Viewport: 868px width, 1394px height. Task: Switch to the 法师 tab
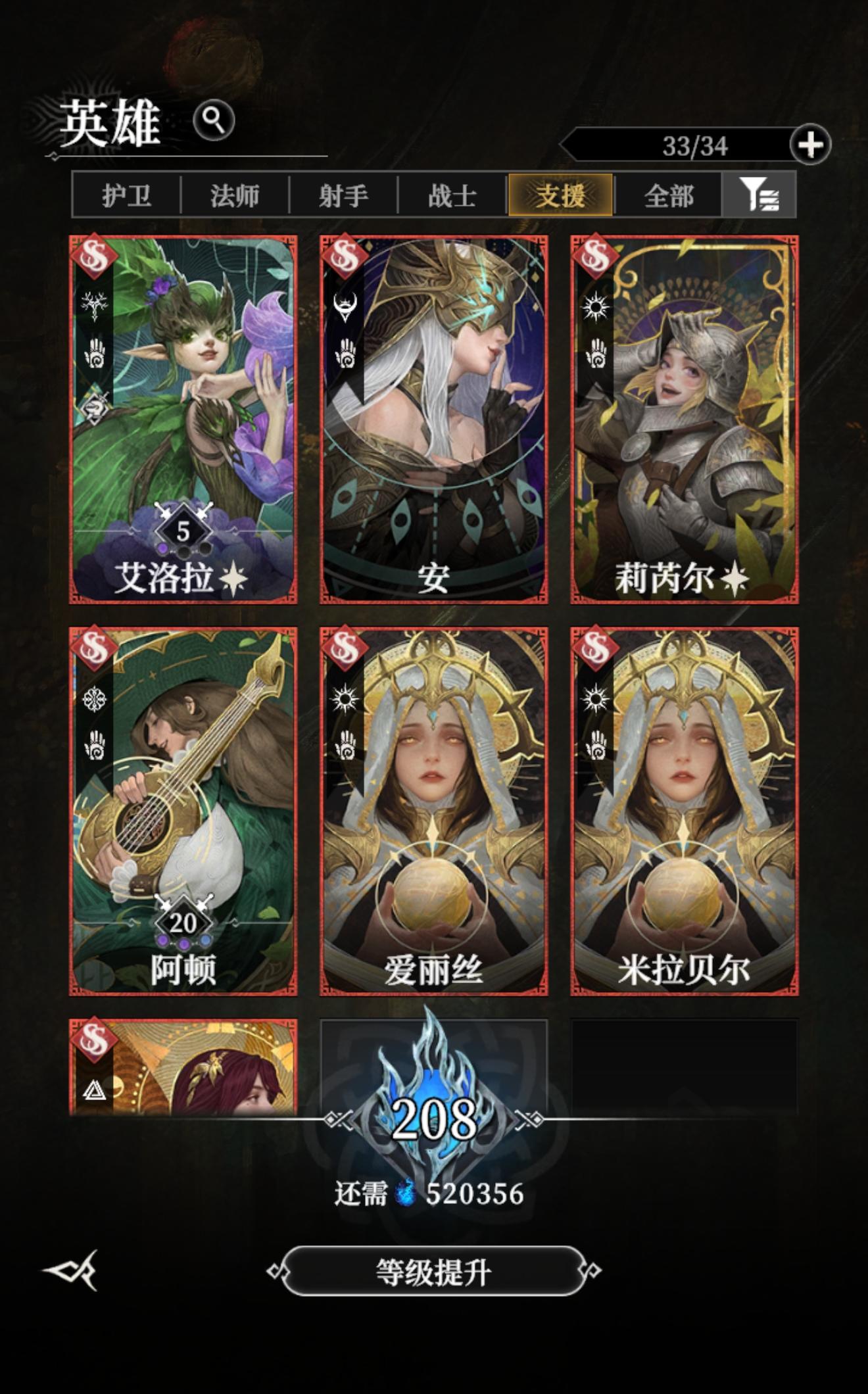pos(234,194)
